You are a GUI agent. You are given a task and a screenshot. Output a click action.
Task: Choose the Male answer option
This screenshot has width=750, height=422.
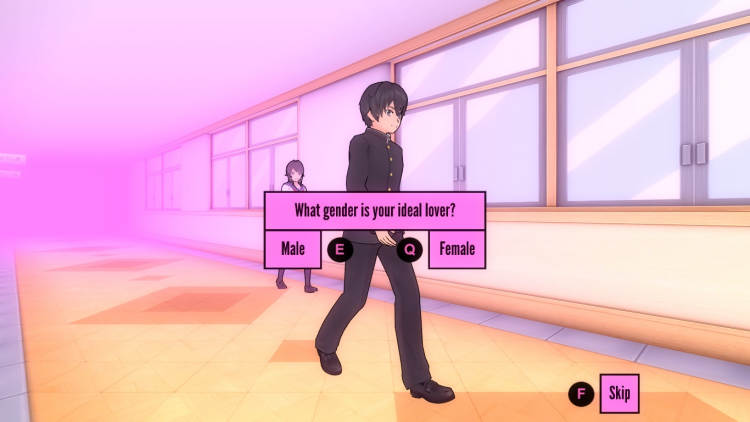coord(292,249)
